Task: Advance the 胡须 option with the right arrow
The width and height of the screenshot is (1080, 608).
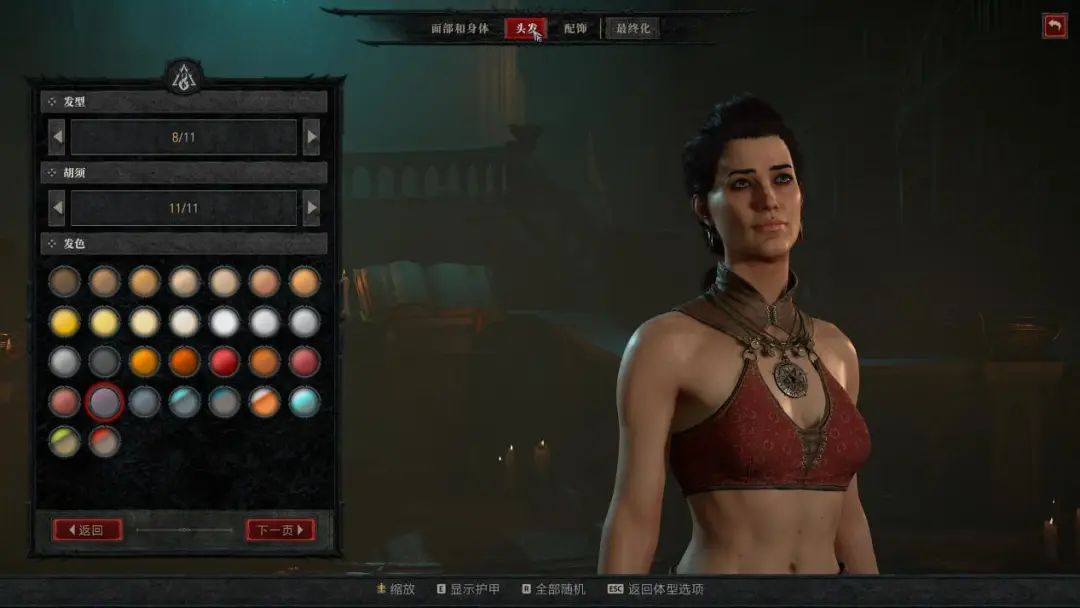Action: (x=311, y=208)
